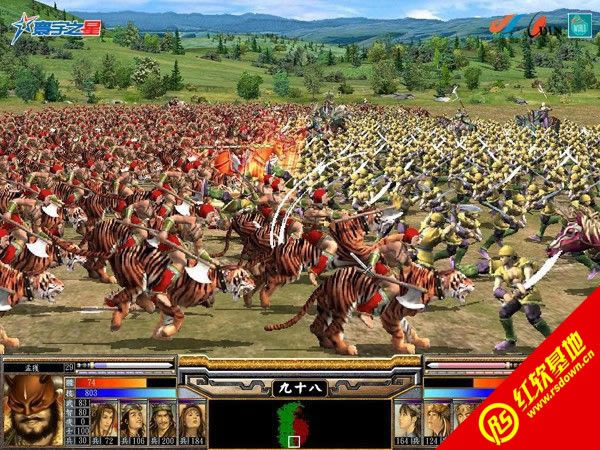
Task: Select the masked commander's large portrait
Action: 32,410
